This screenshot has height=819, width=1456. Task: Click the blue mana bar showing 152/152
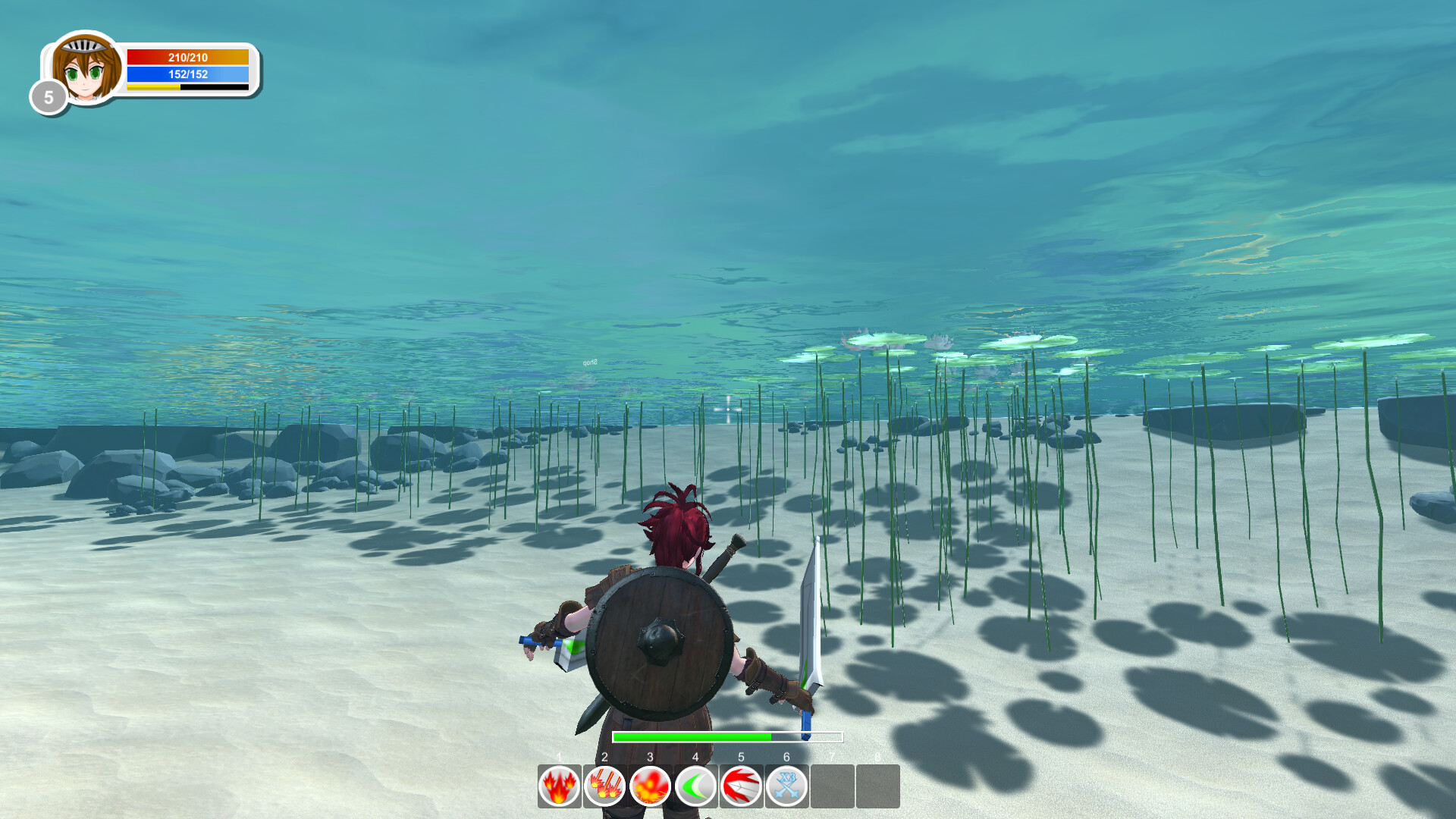187,74
